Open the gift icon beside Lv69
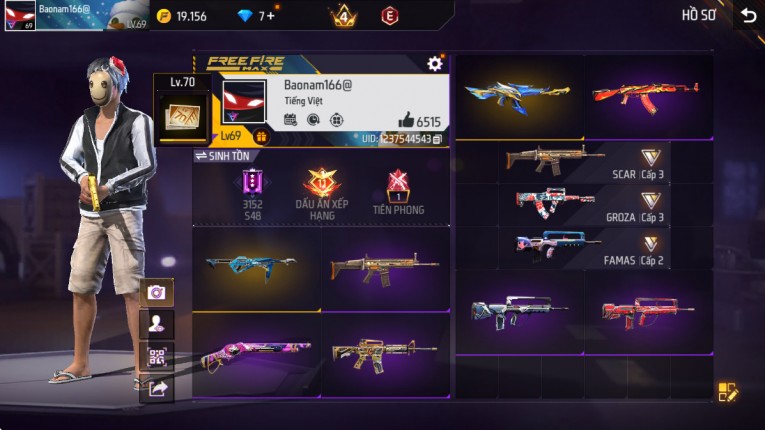Viewport: 765px width, 430px height. click(x=261, y=137)
